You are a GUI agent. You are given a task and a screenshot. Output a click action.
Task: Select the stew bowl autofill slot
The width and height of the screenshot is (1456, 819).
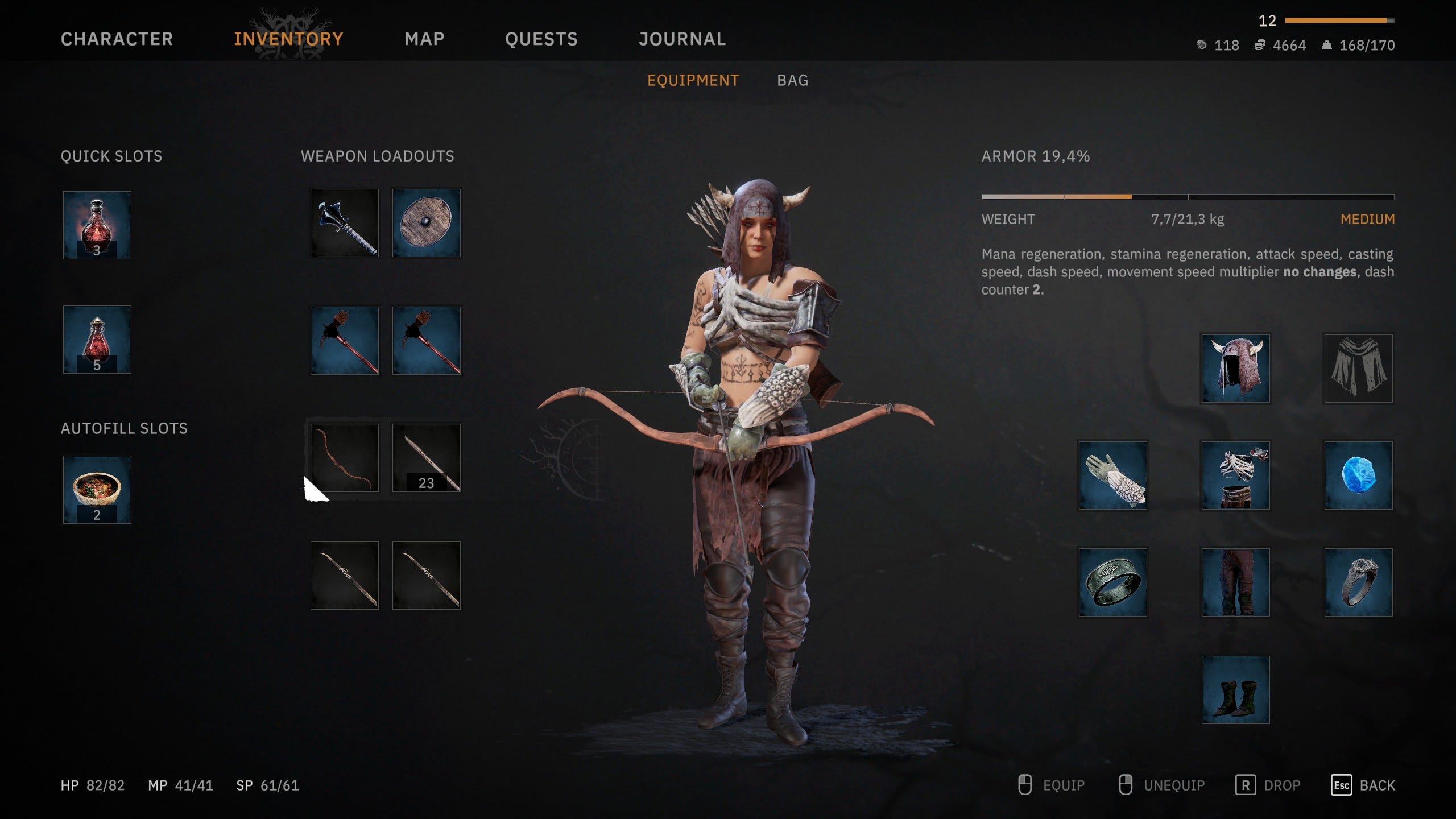tap(97, 489)
